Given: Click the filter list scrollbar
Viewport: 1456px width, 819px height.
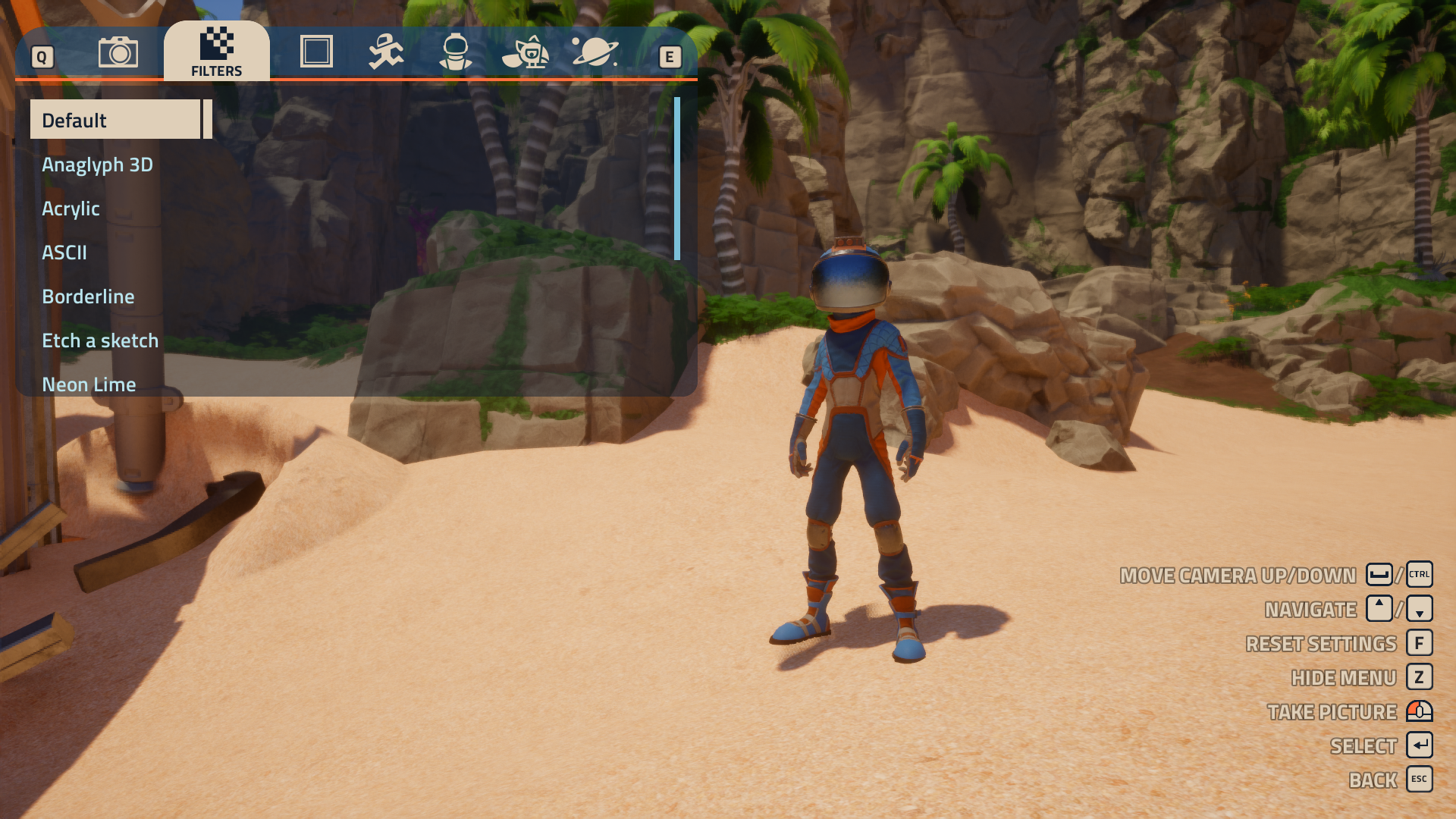Looking at the screenshot, I should tap(677, 179).
